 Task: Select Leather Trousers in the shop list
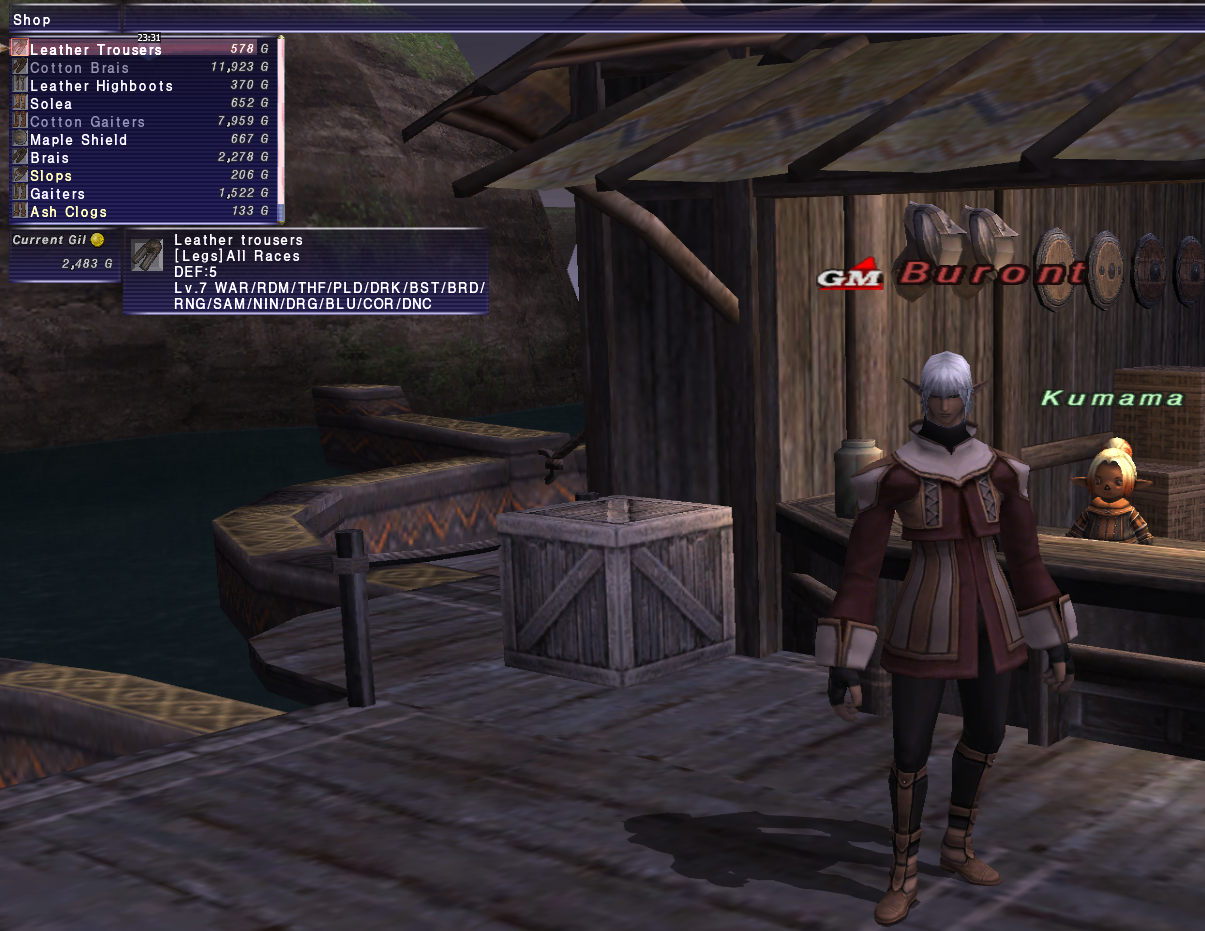click(96, 50)
